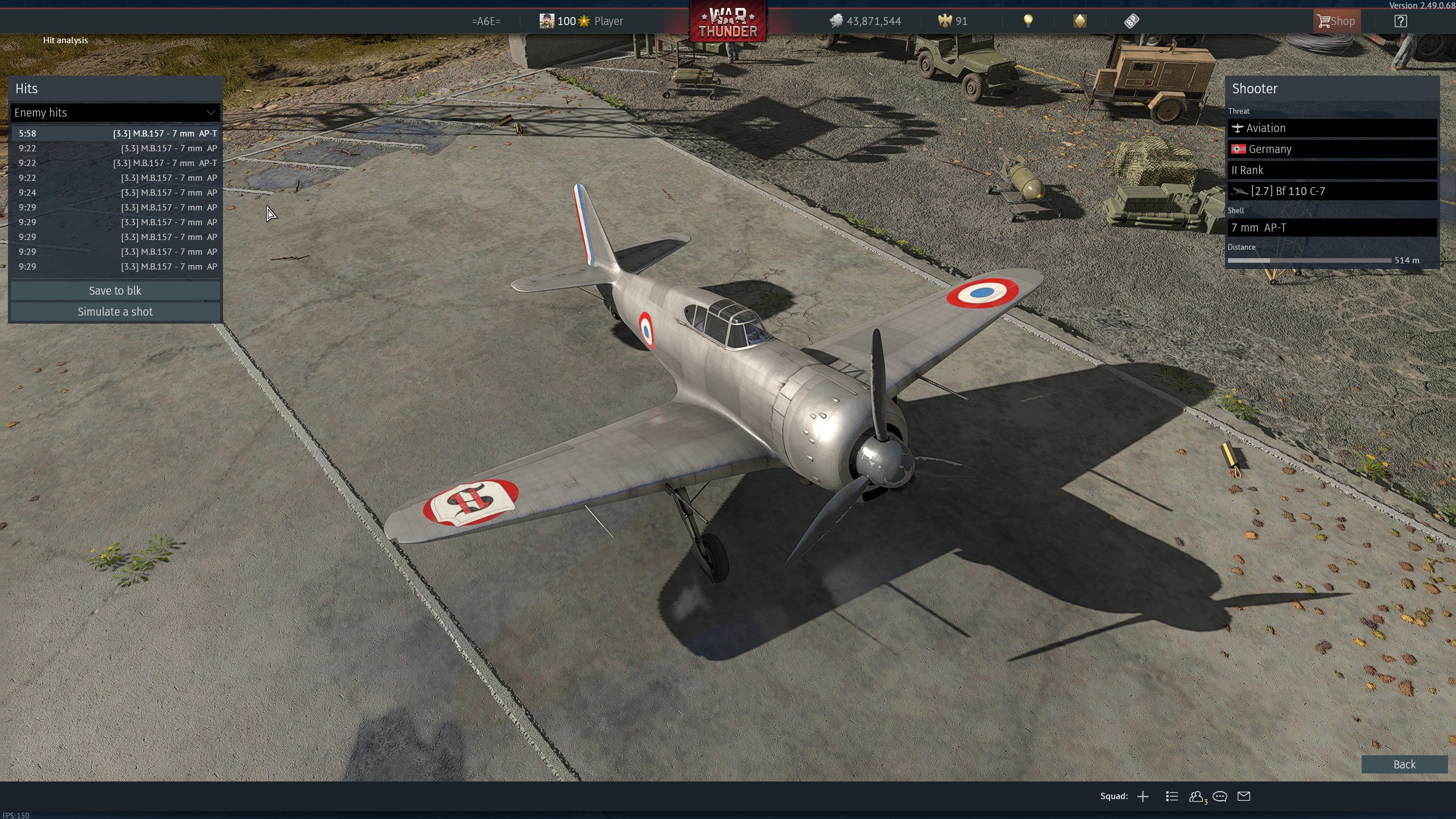The height and width of the screenshot is (819, 1456).
Task: Open the mail envelope icon
Action: [1244, 796]
